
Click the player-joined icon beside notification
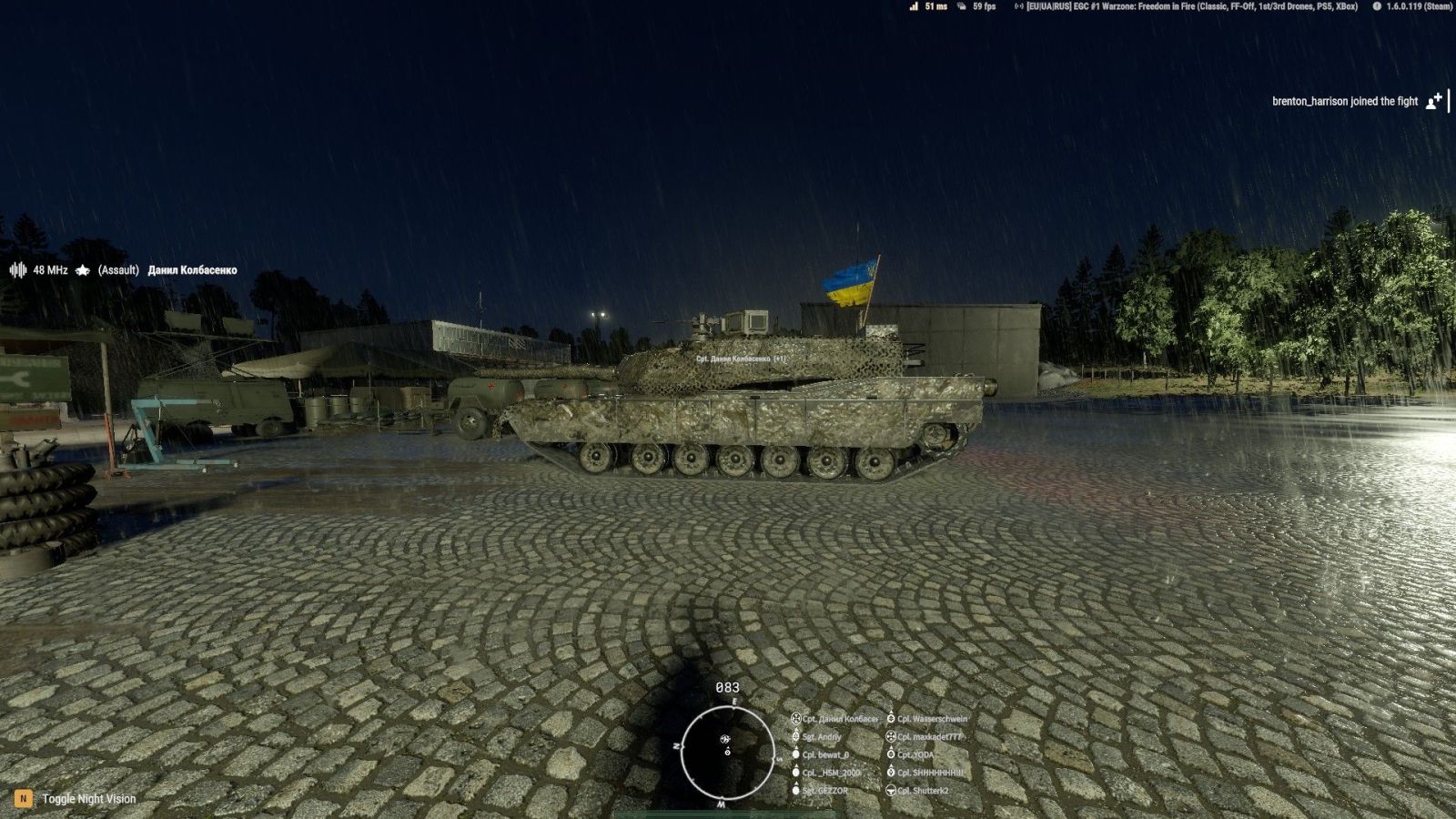pyautogui.click(x=1433, y=101)
